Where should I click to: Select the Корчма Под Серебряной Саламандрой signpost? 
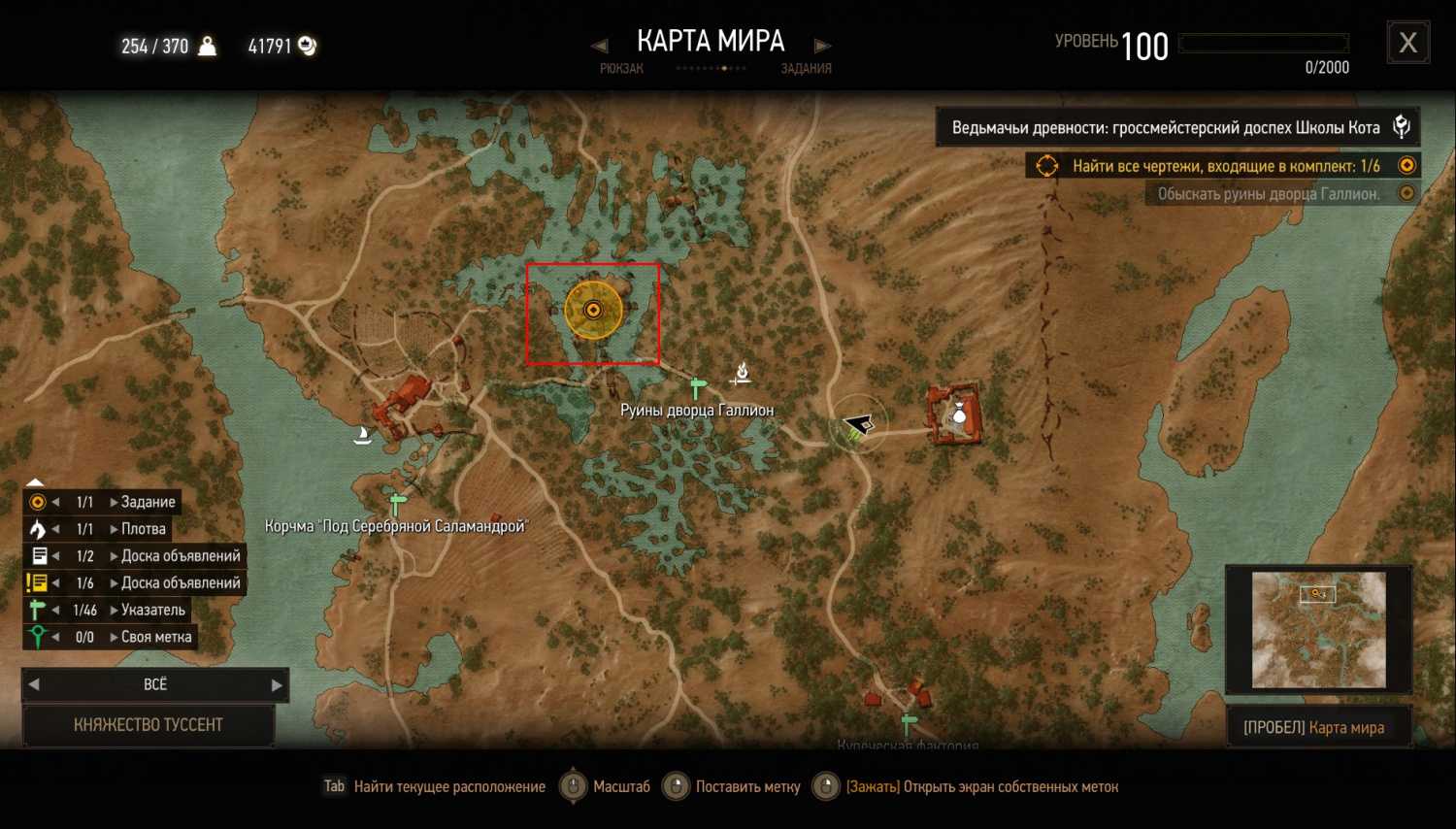[396, 505]
